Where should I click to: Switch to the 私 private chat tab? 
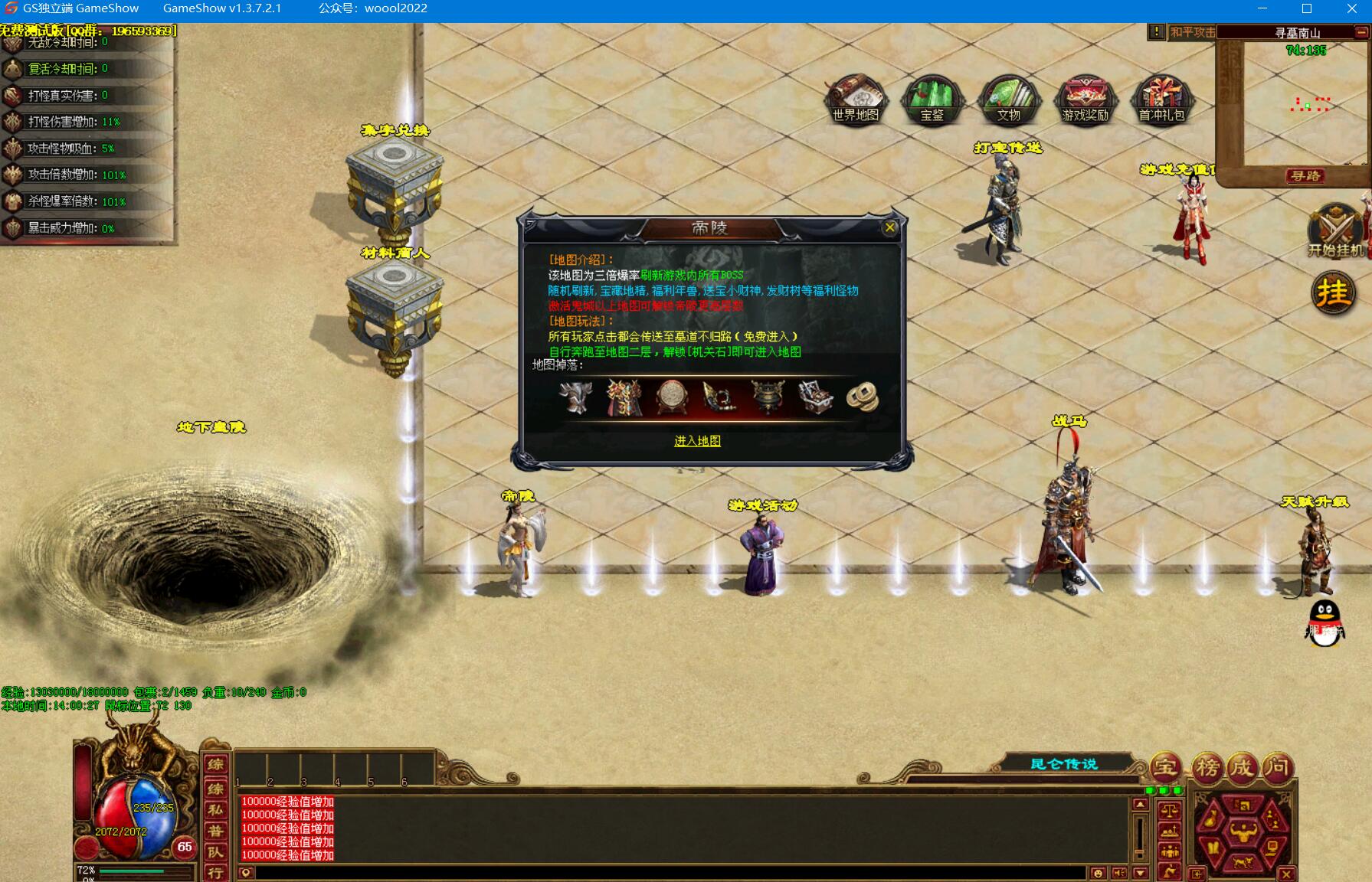pyautogui.click(x=216, y=809)
